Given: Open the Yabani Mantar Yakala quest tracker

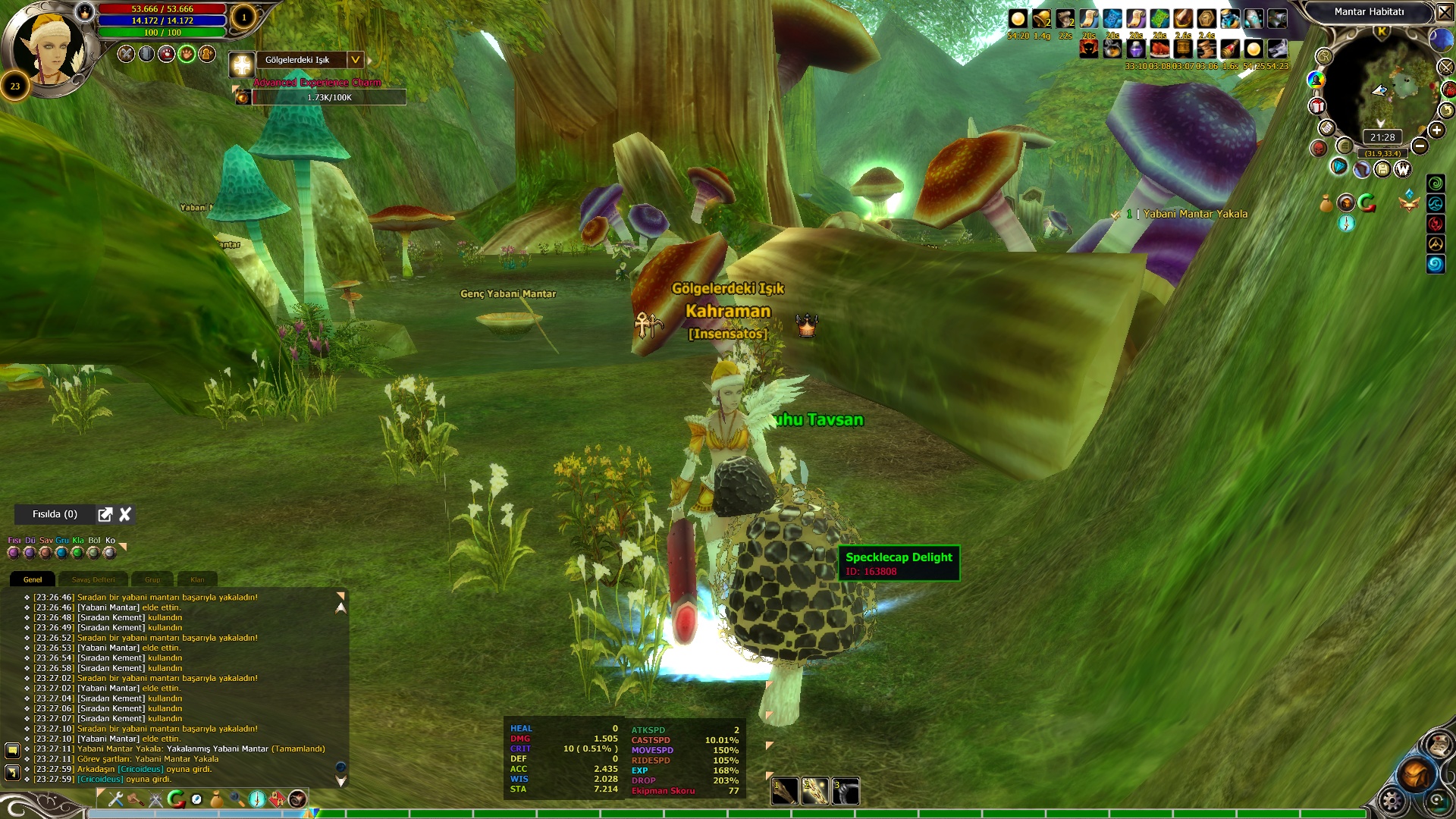Looking at the screenshot, I should 1194,214.
